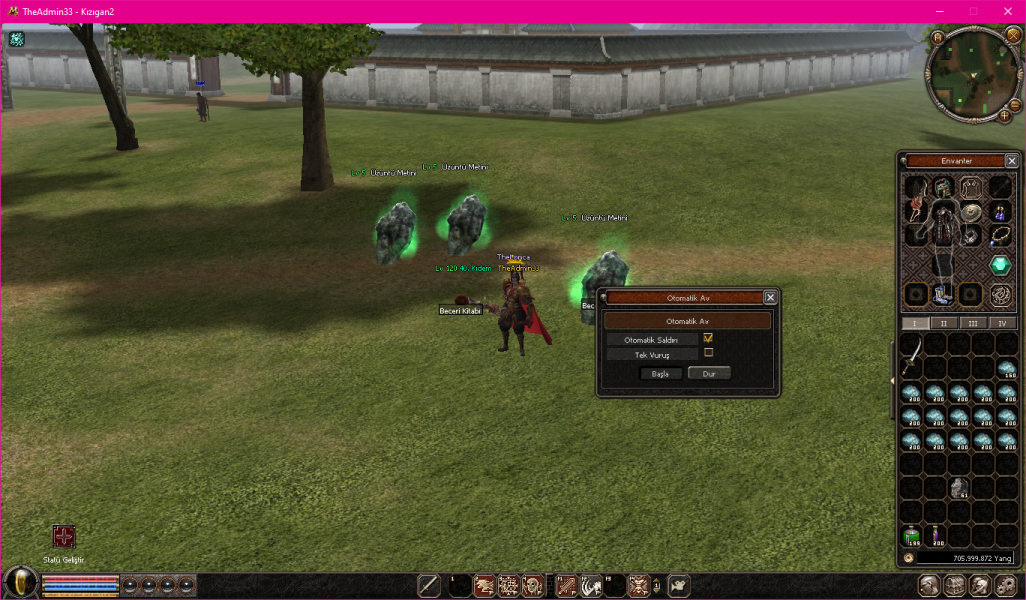Screen dimensions: 1026x600
Task: Close the game window
Action: pos(1006,10)
